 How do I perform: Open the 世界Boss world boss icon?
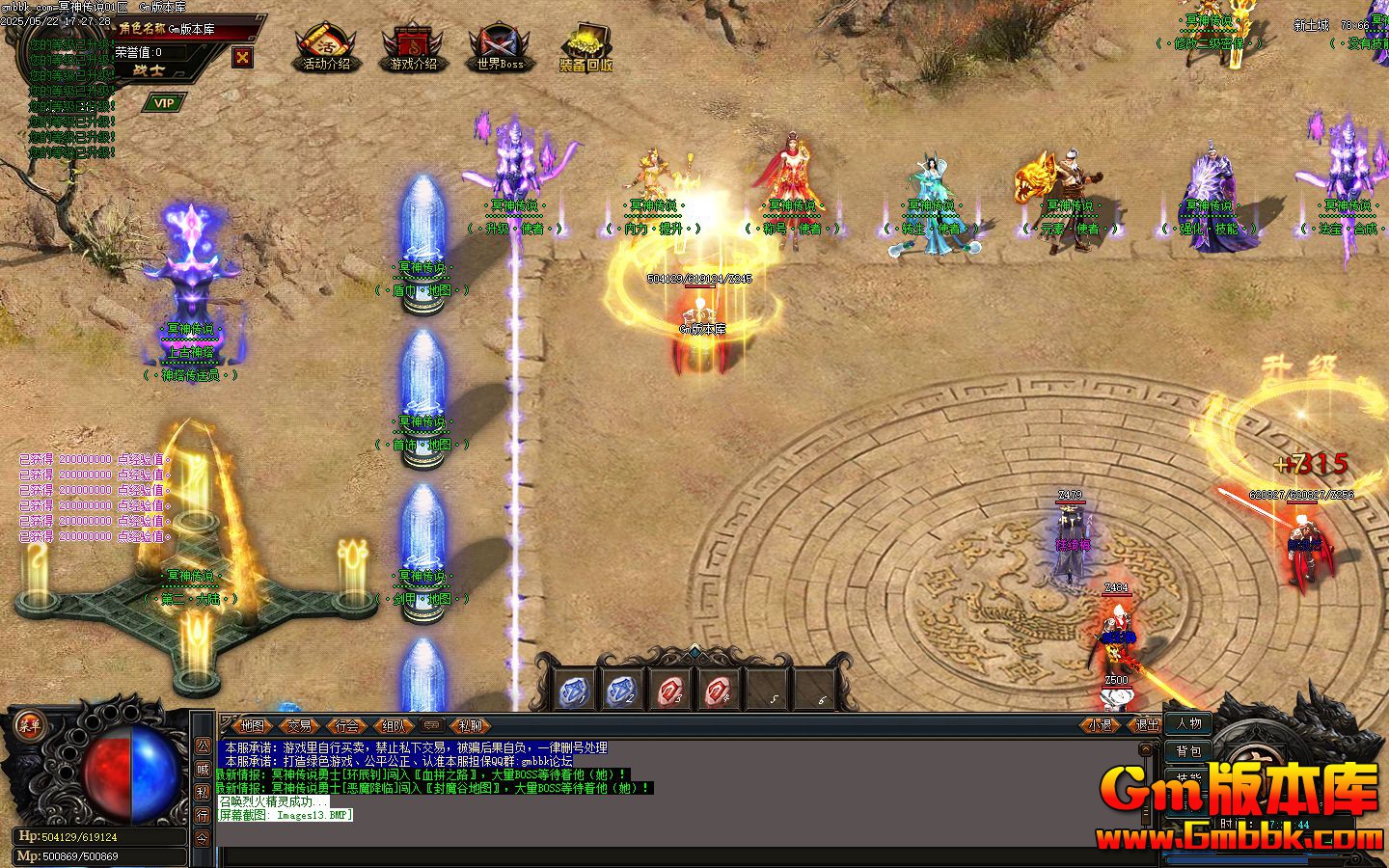click(499, 46)
